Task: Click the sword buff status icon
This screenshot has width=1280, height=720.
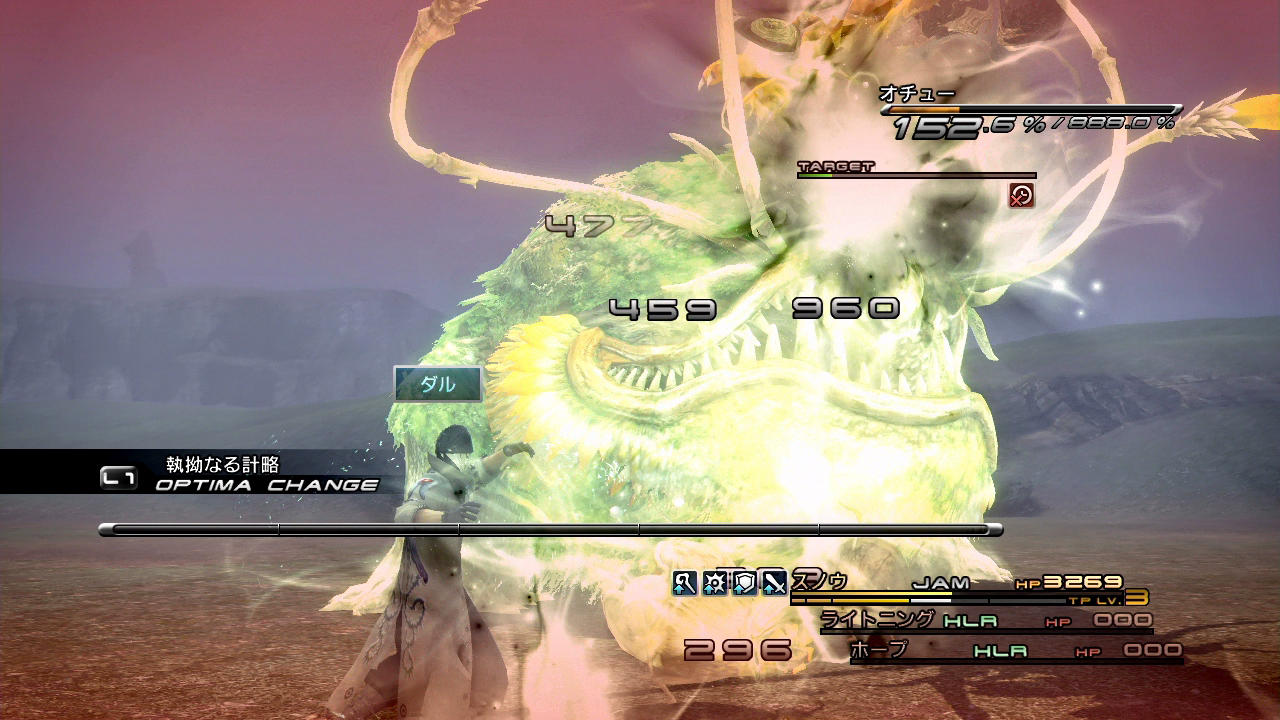Action: (774, 582)
